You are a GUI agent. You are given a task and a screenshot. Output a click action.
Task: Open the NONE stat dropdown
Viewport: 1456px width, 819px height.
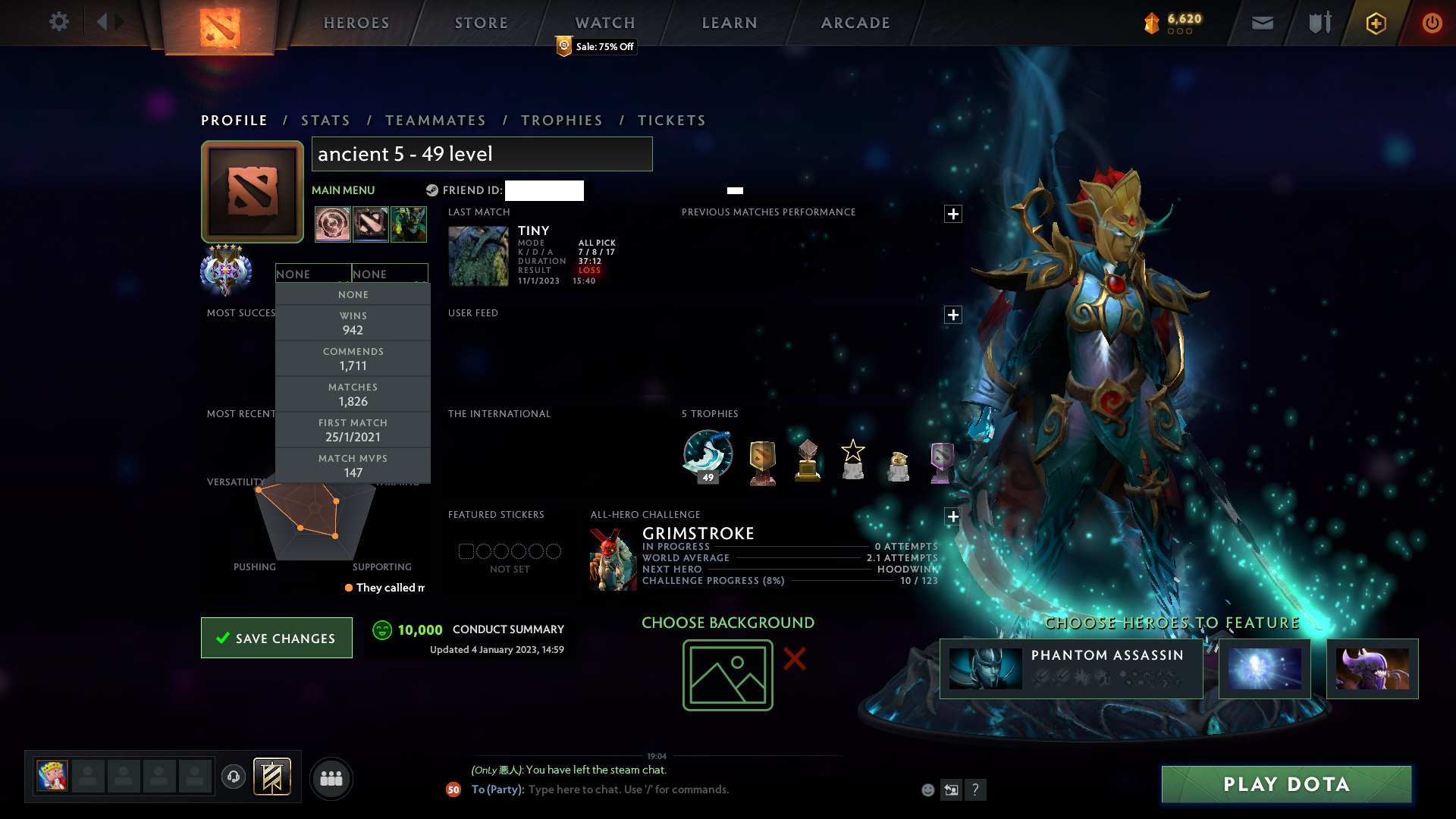313,273
